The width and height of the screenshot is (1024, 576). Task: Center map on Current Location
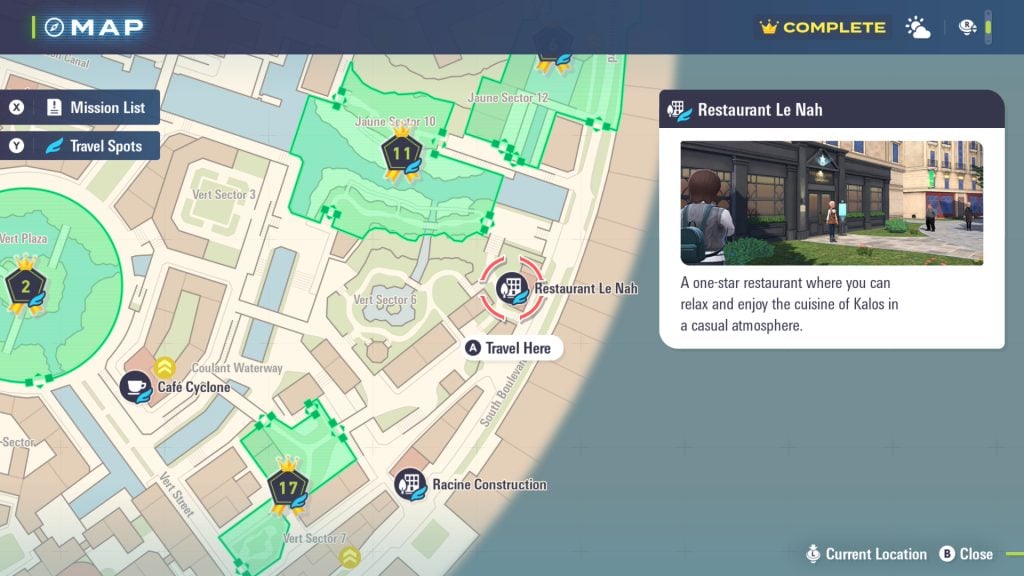pos(868,554)
